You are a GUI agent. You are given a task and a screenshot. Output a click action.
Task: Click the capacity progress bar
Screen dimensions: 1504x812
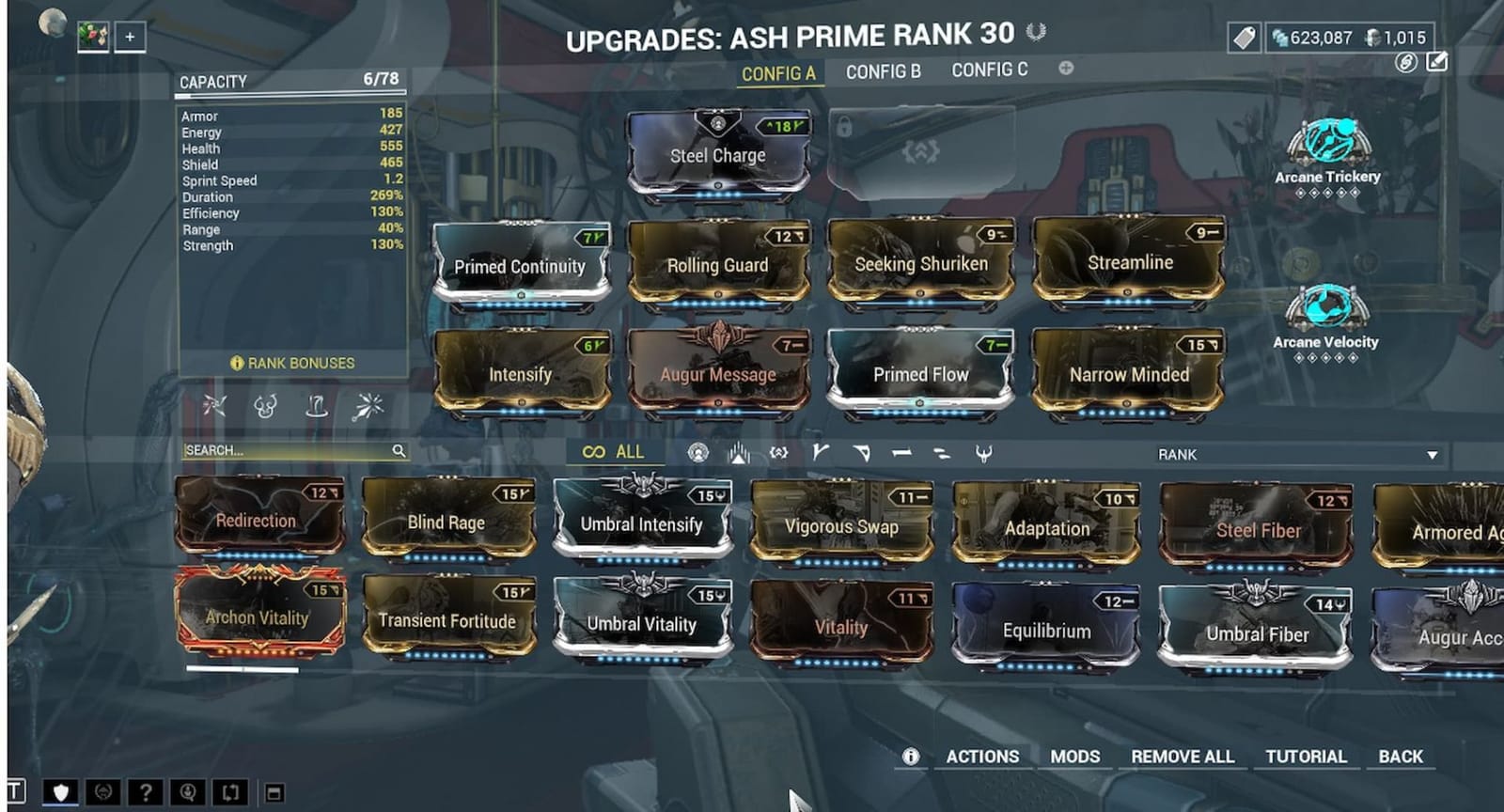tap(291, 96)
